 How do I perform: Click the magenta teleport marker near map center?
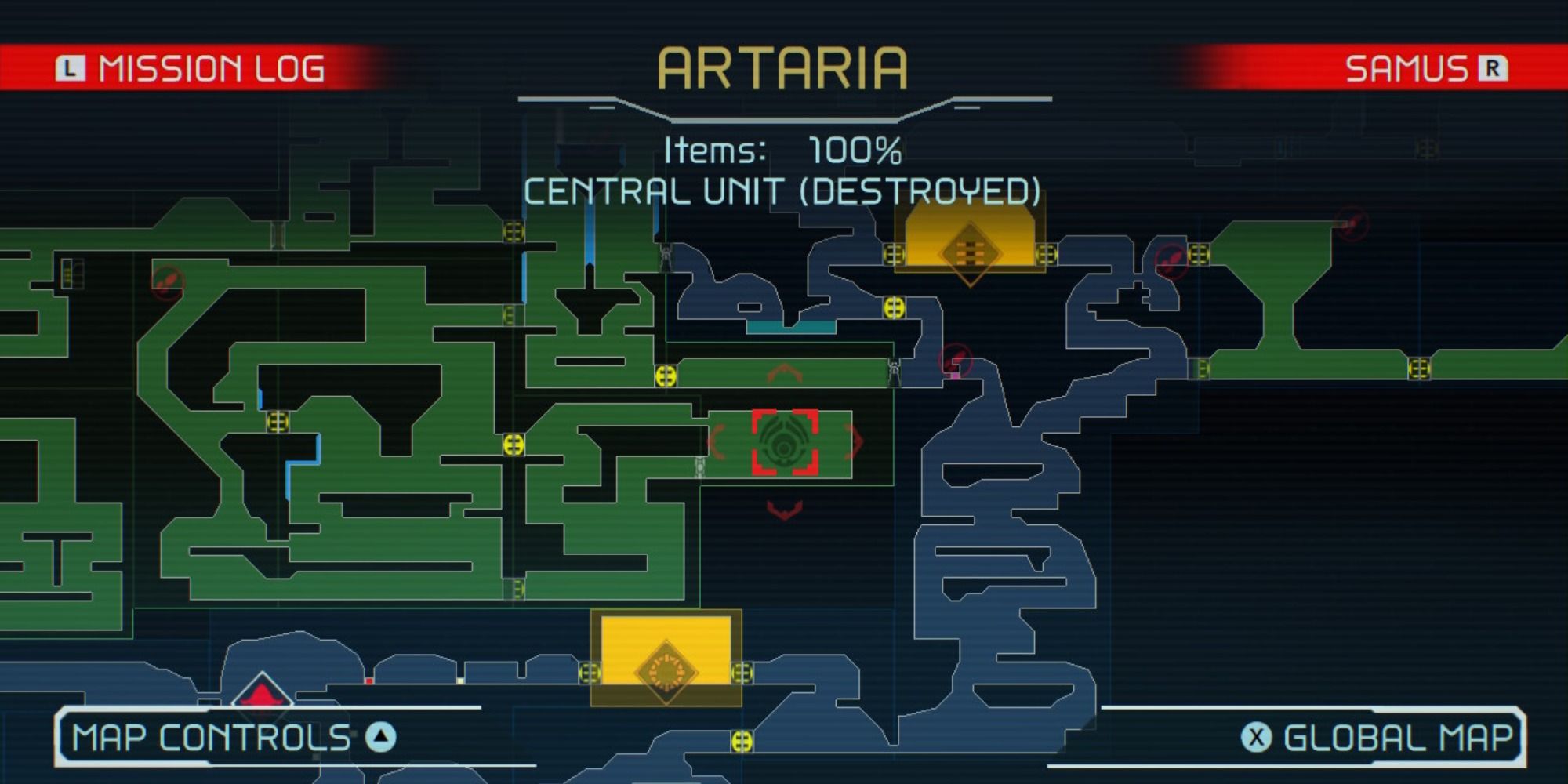coord(955,376)
